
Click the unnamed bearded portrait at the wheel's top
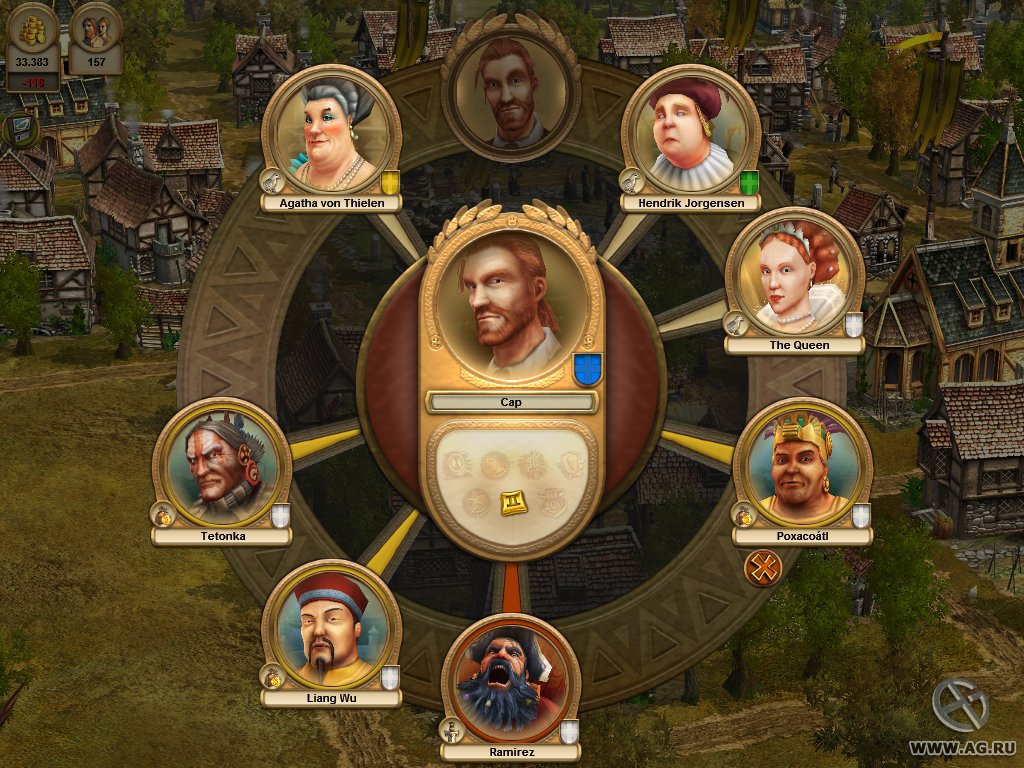pos(511,92)
